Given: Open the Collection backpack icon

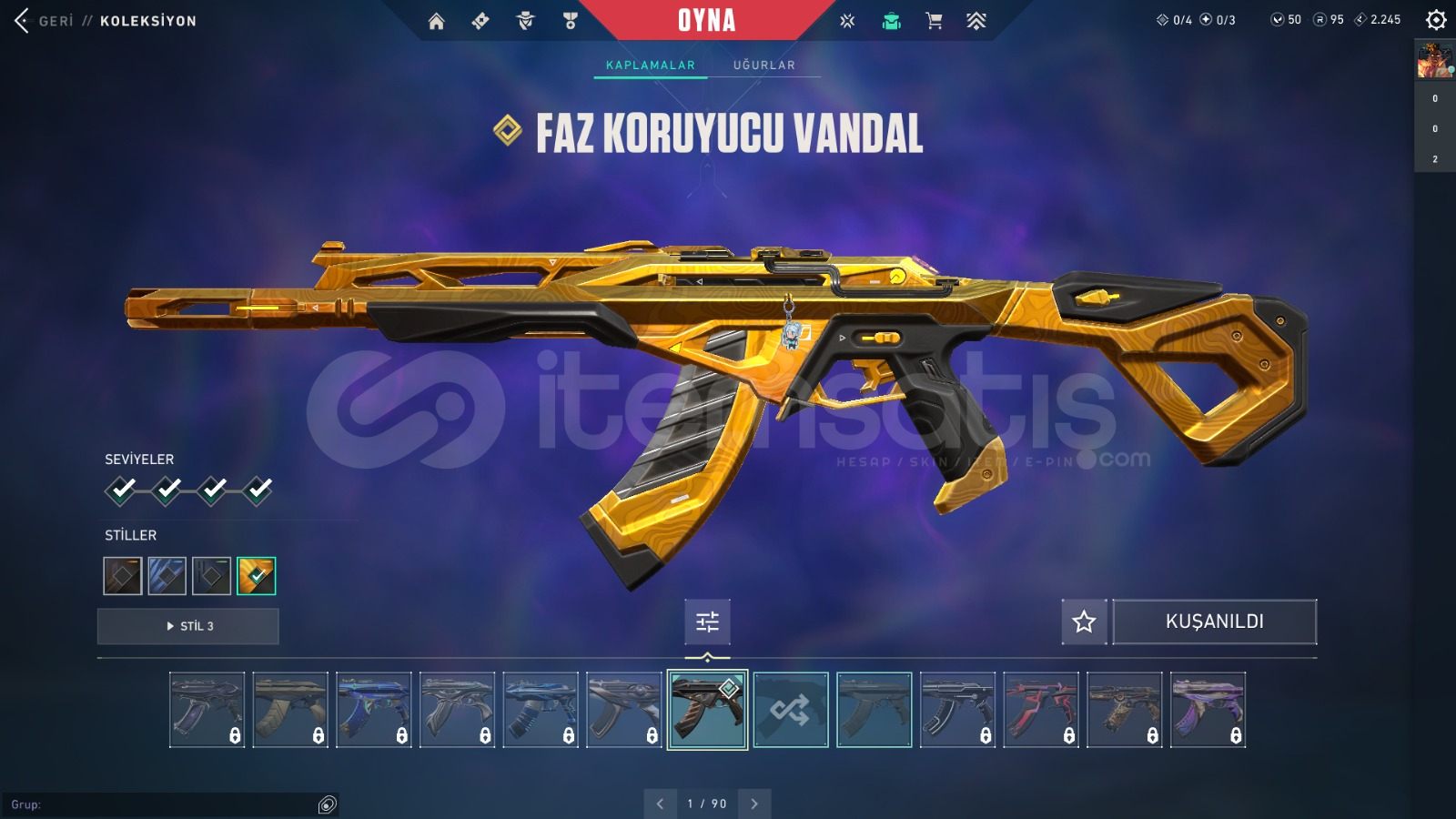Looking at the screenshot, I should [x=891, y=20].
